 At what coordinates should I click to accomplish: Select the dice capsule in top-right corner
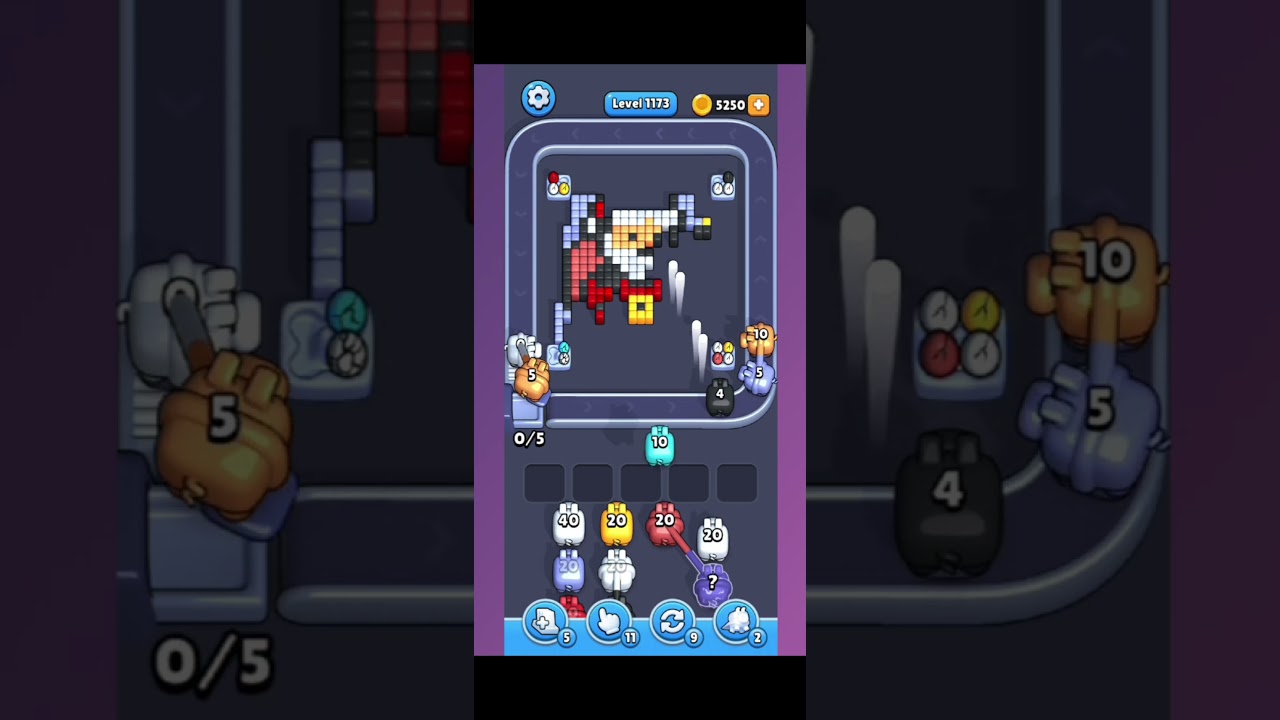tap(723, 186)
